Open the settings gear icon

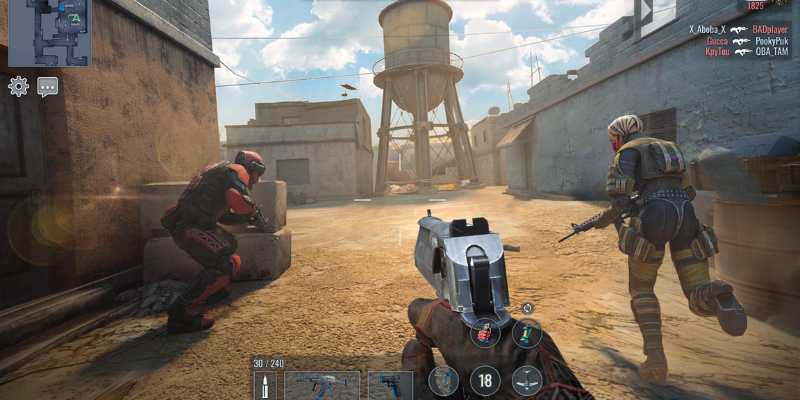click(18, 86)
